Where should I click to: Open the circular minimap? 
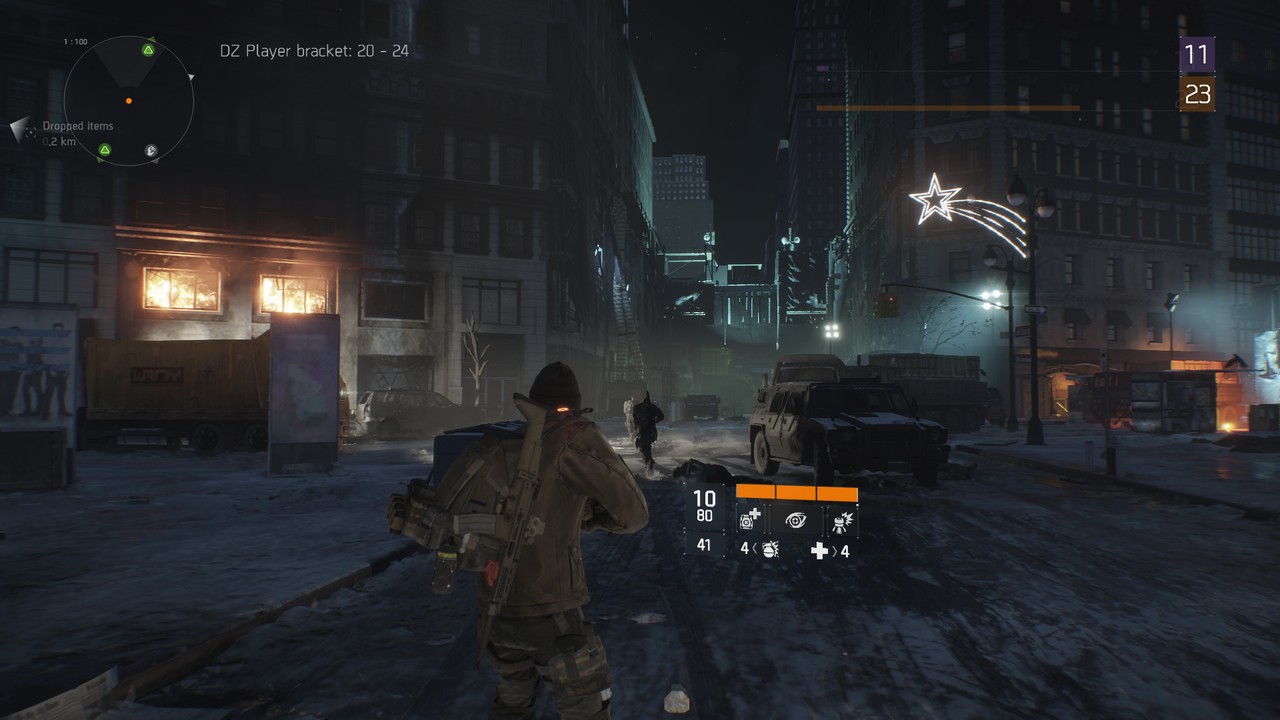[128, 101]
